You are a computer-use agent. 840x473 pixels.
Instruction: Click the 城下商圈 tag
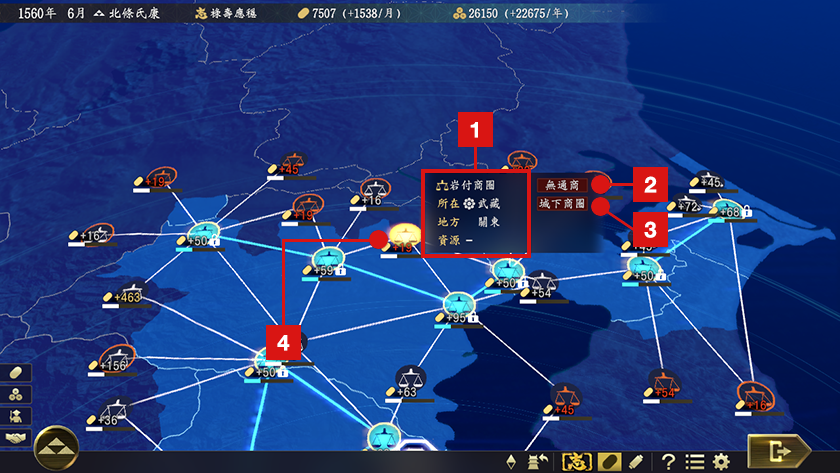[x=563, y=204]
